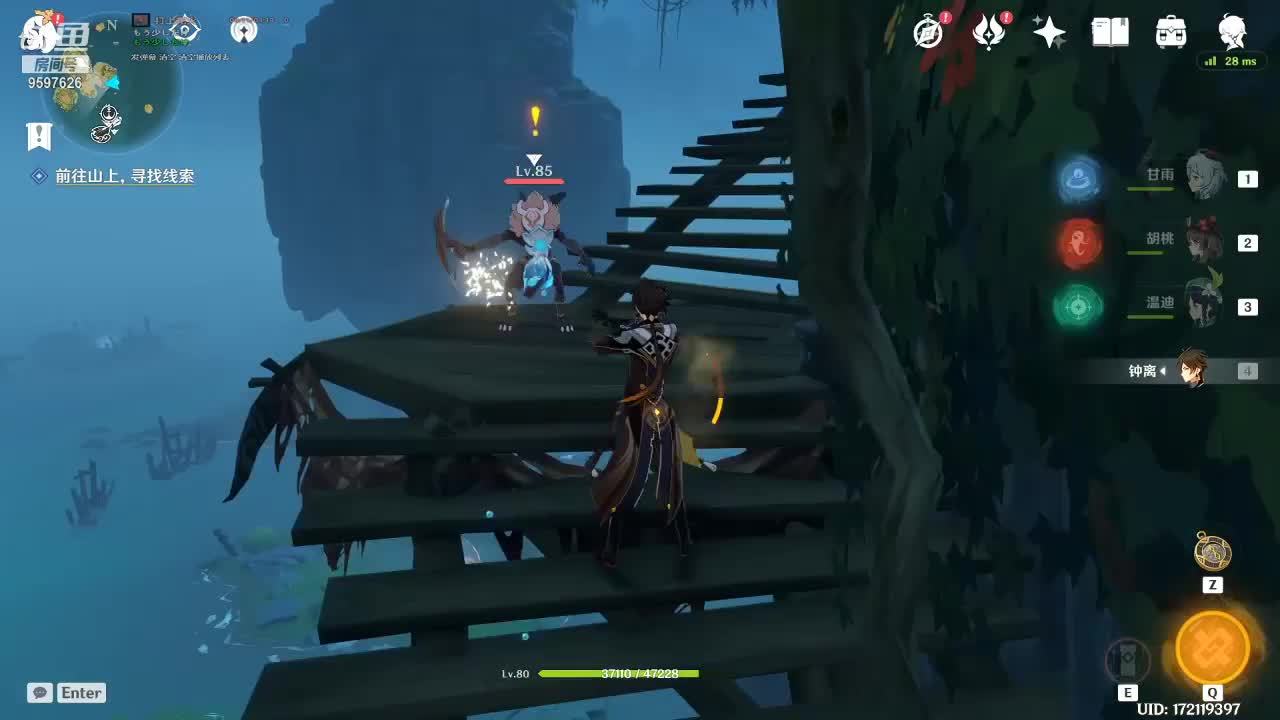
Task: Activate 钟离's elemental skill icon
Action: point(1127,660)
